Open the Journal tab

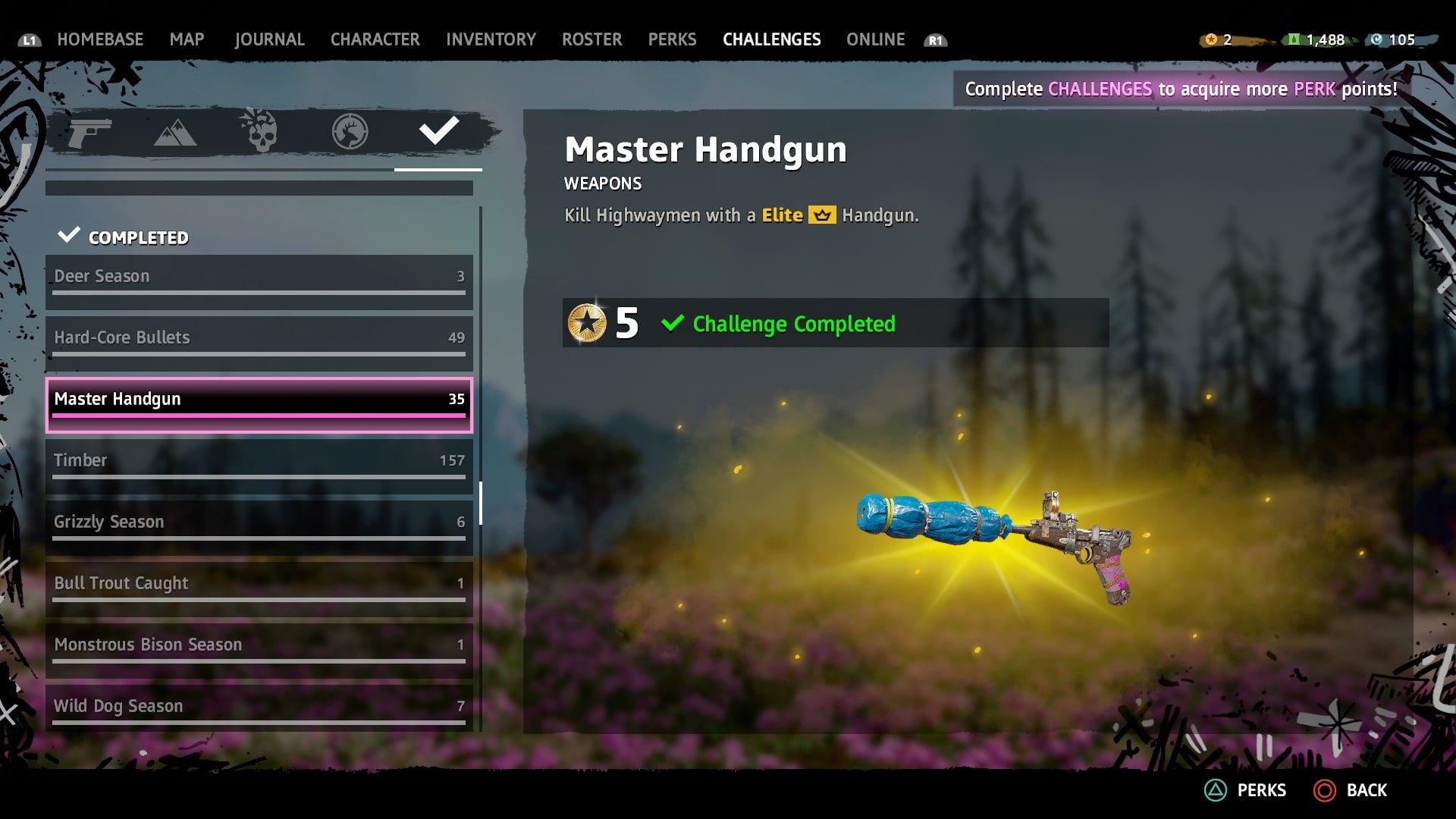[269, 39]
